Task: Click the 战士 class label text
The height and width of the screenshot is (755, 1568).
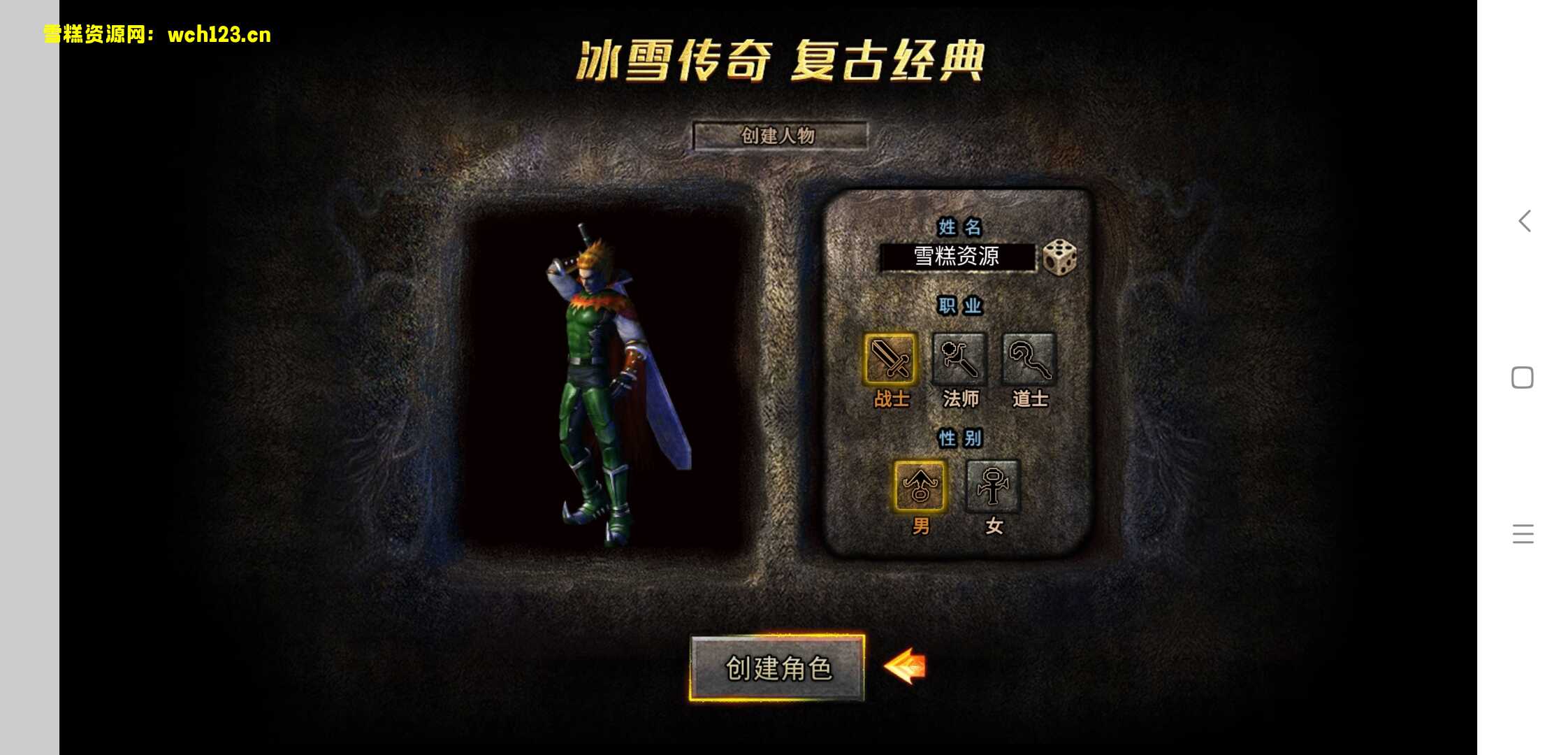Action: tap(889, 397)
